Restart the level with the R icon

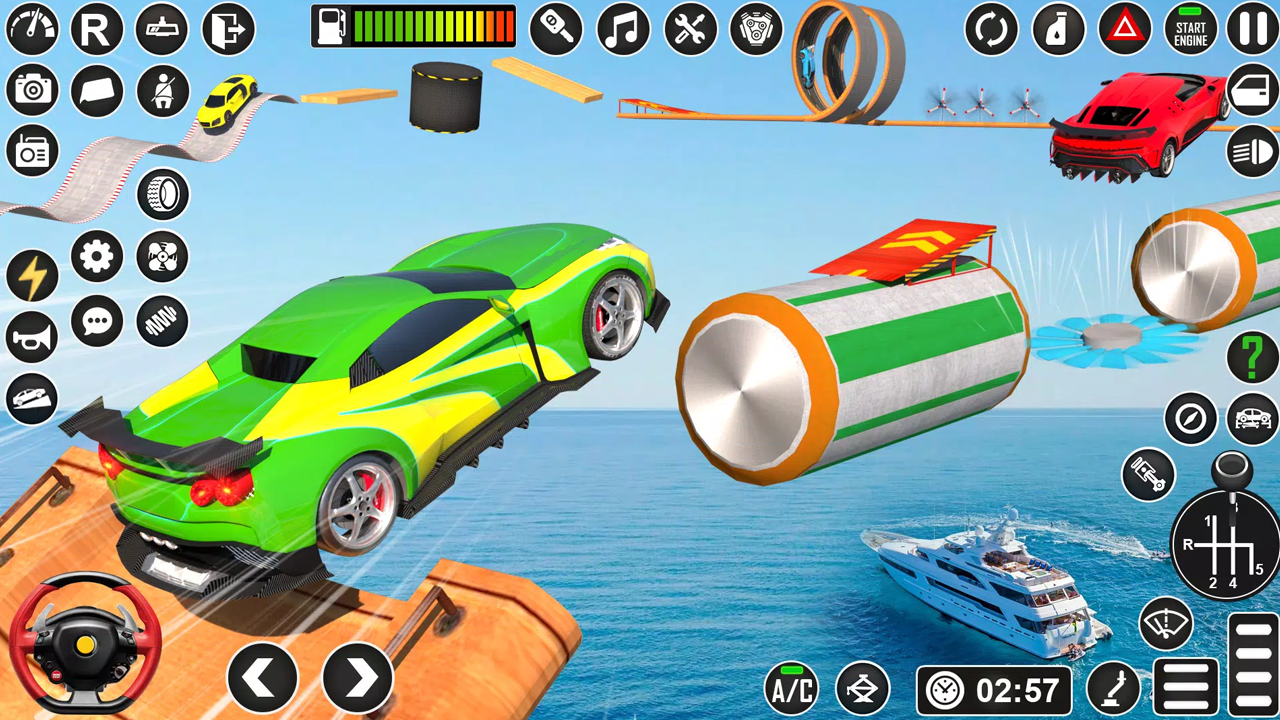coord(95,30)
